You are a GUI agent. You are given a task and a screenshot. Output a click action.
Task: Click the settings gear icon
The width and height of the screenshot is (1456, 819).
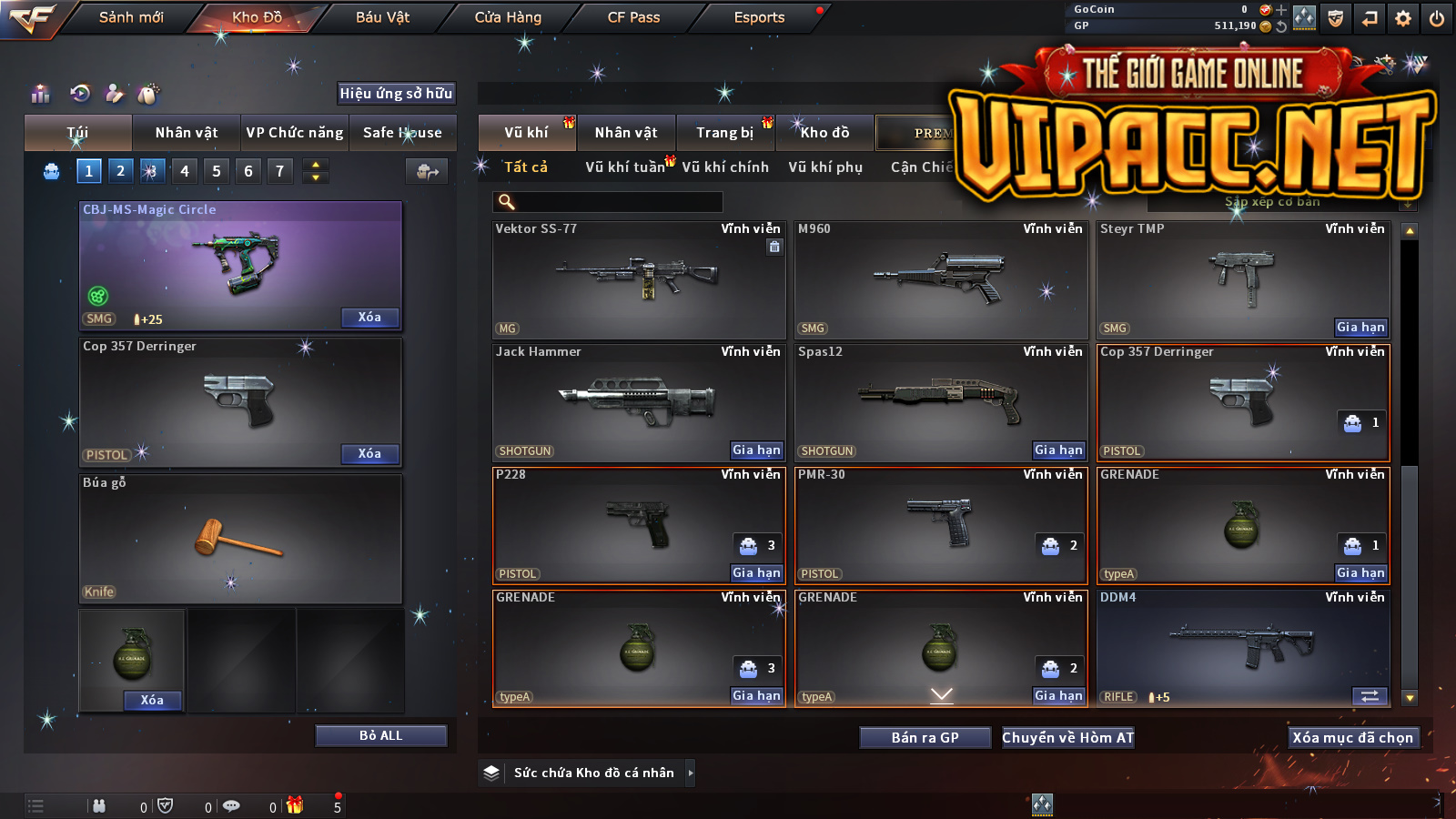click(x=1403, y=18)
